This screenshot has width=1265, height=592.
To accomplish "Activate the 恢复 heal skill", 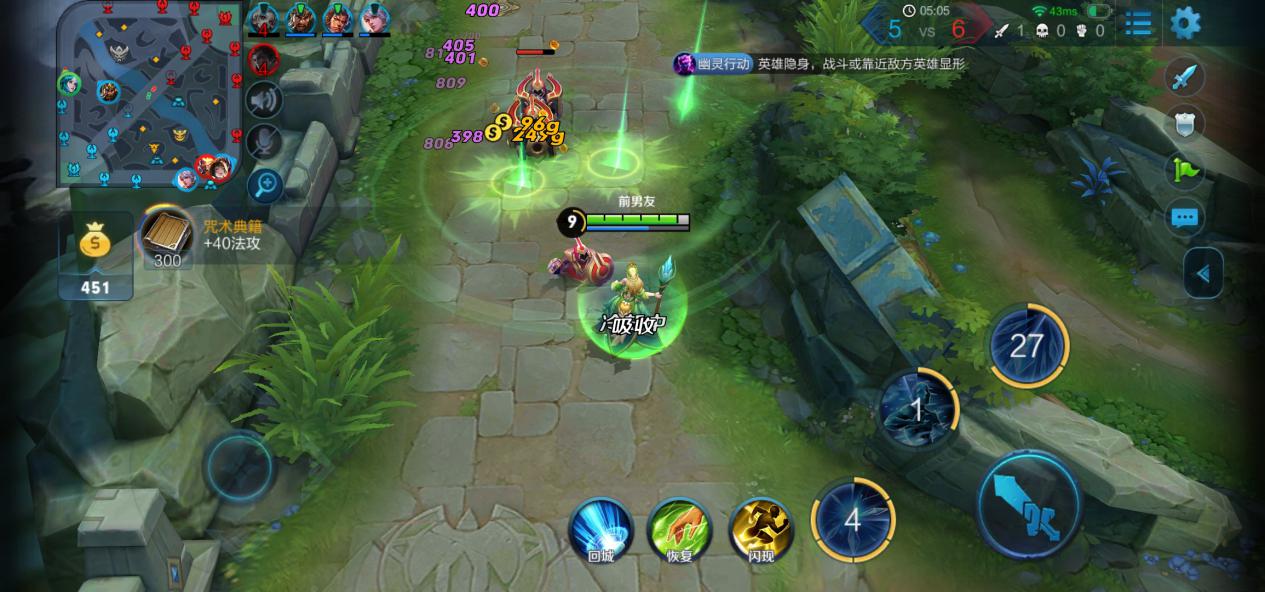I will pyautogui.click(x=680, y=529).
